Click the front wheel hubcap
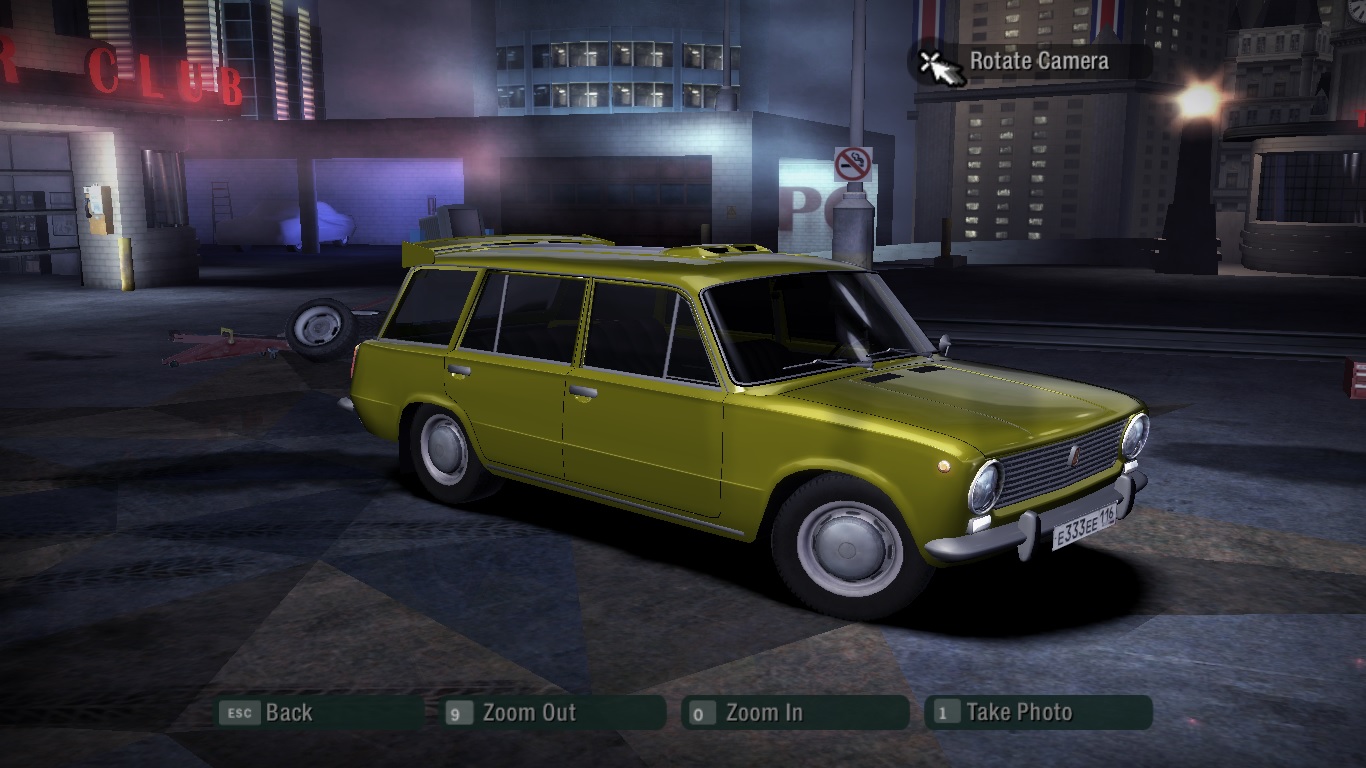1366x768 pixels. [x=848, y=549]
